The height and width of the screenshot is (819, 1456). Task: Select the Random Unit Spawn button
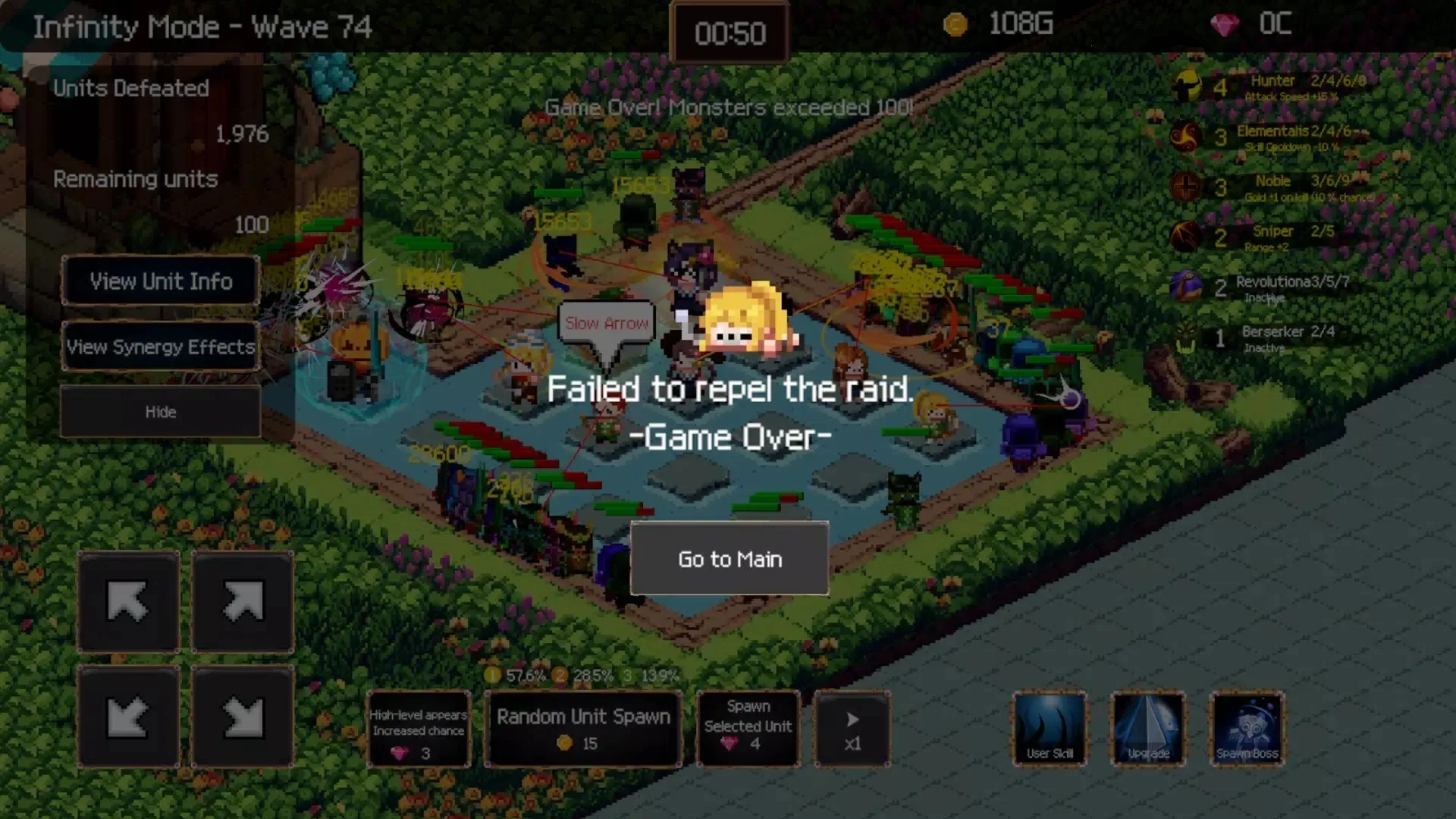pyautogui.click(x=583, y=729)
